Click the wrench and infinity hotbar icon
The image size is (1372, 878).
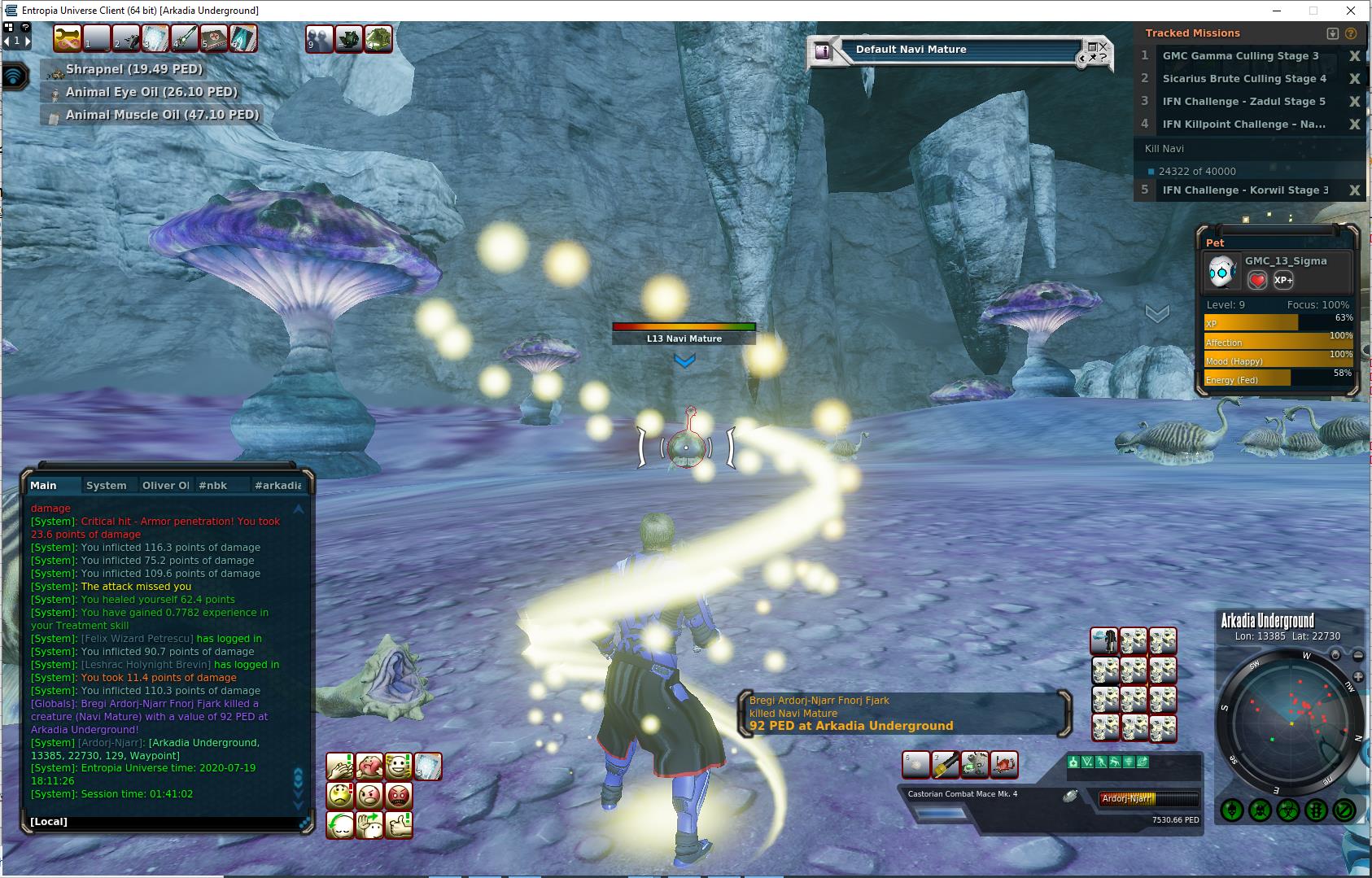tap(68, 38)
